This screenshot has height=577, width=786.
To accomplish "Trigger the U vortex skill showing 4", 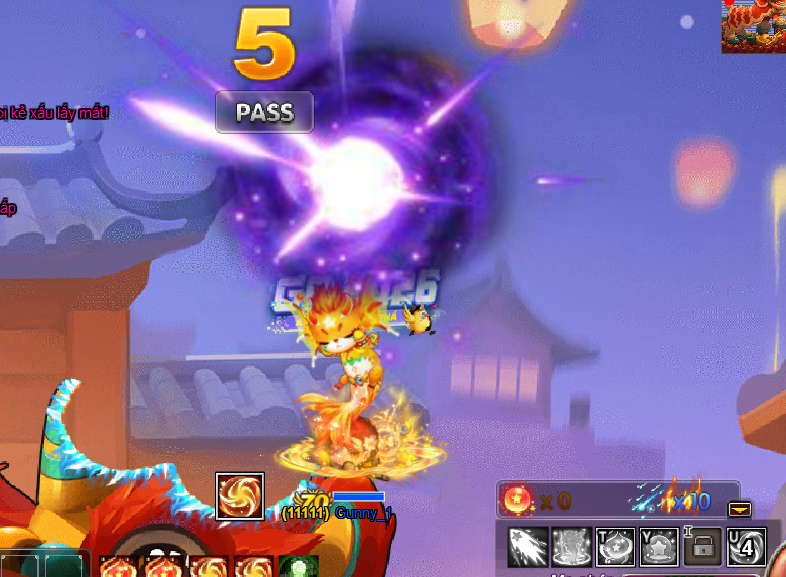I will click(x=747, y=547).
